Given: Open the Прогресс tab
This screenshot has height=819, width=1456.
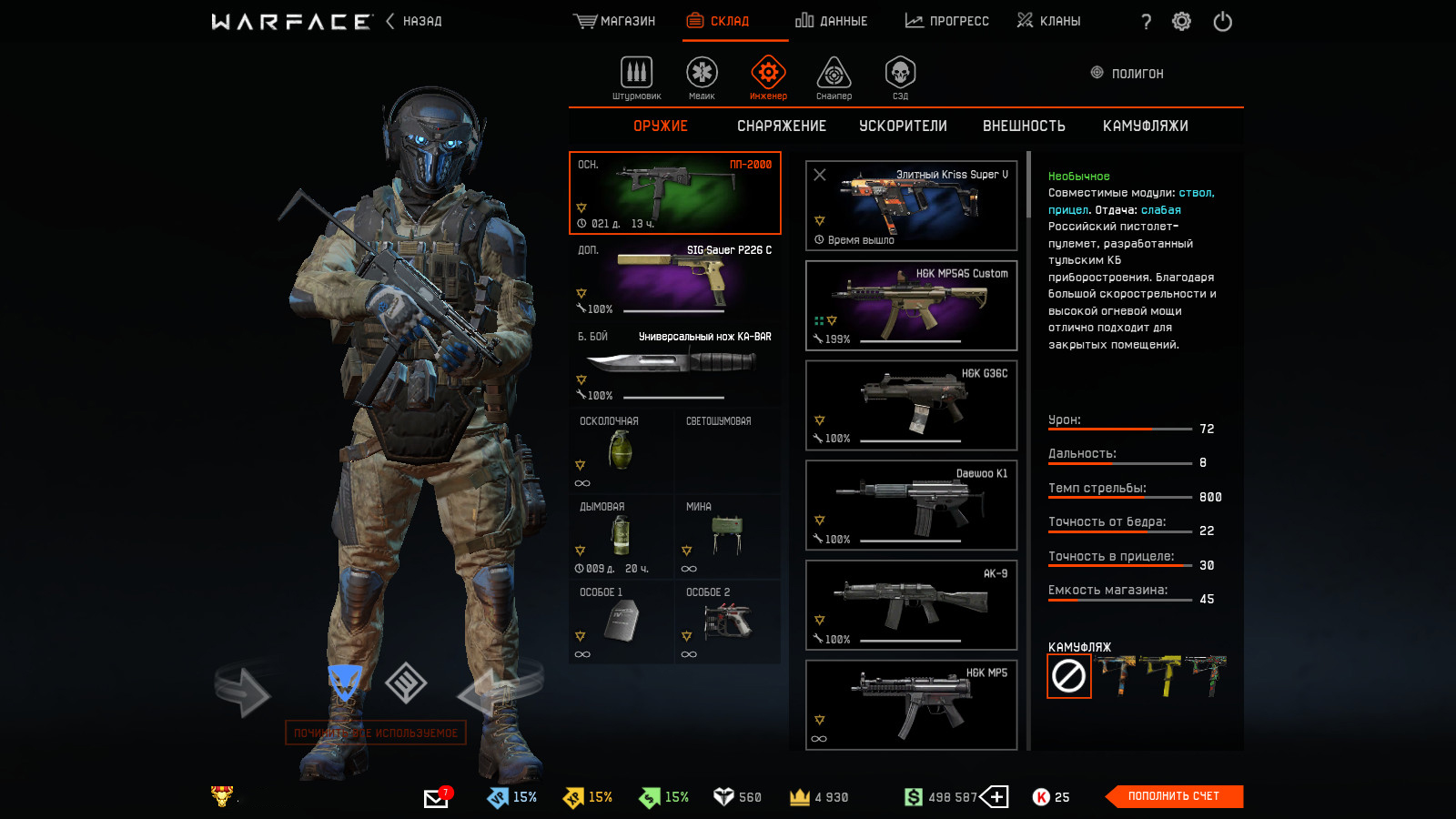Looking at the screenshot, I should point(947,21).
